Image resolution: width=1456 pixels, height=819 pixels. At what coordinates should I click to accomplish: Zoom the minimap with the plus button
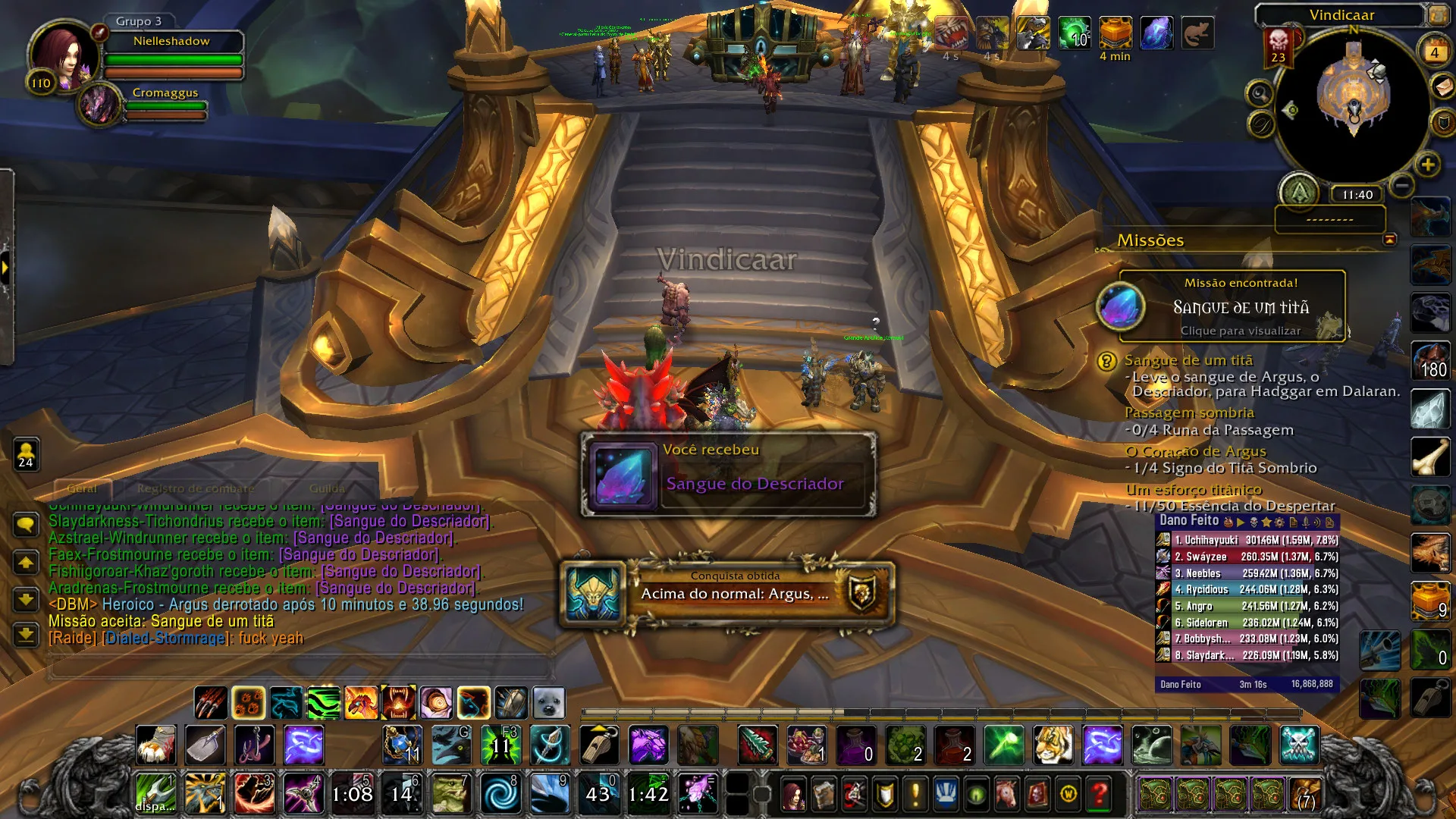(x=1427, y=165)
